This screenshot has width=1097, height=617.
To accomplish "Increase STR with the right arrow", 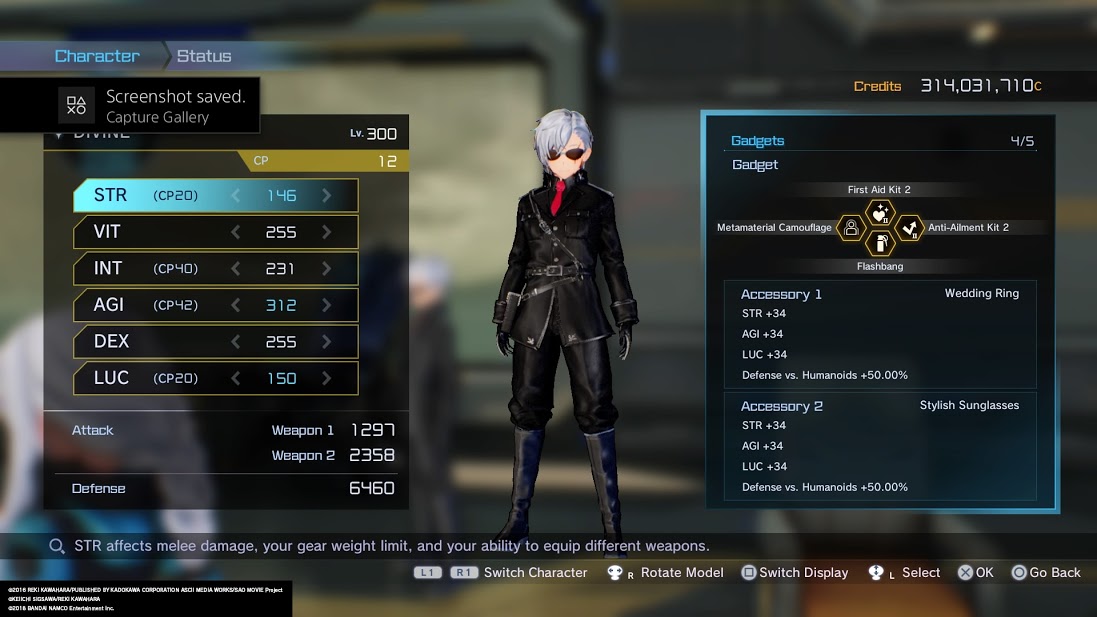I will [327, 196].
